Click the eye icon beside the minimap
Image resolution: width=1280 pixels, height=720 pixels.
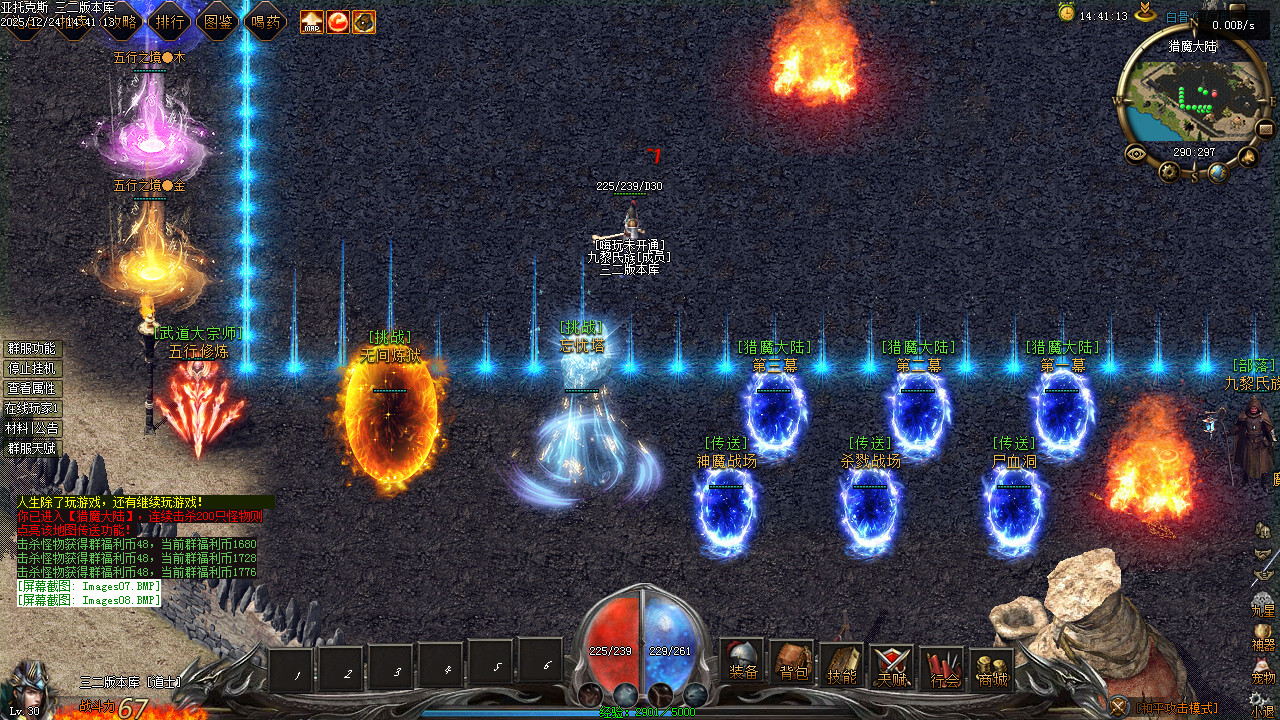[1136, 154]
